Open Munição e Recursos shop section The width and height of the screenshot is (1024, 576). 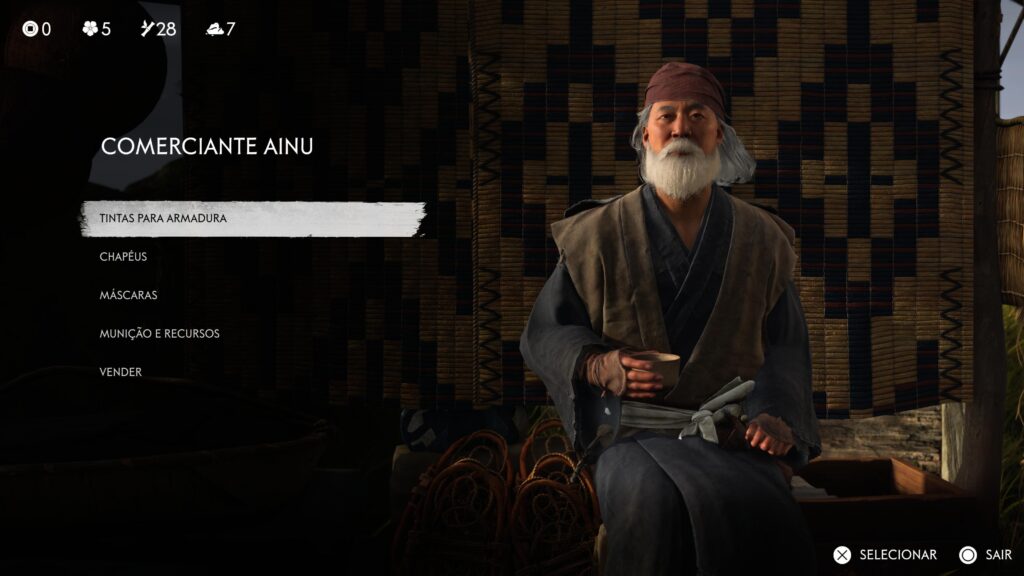pyautogui.click(x=159, y=333)
